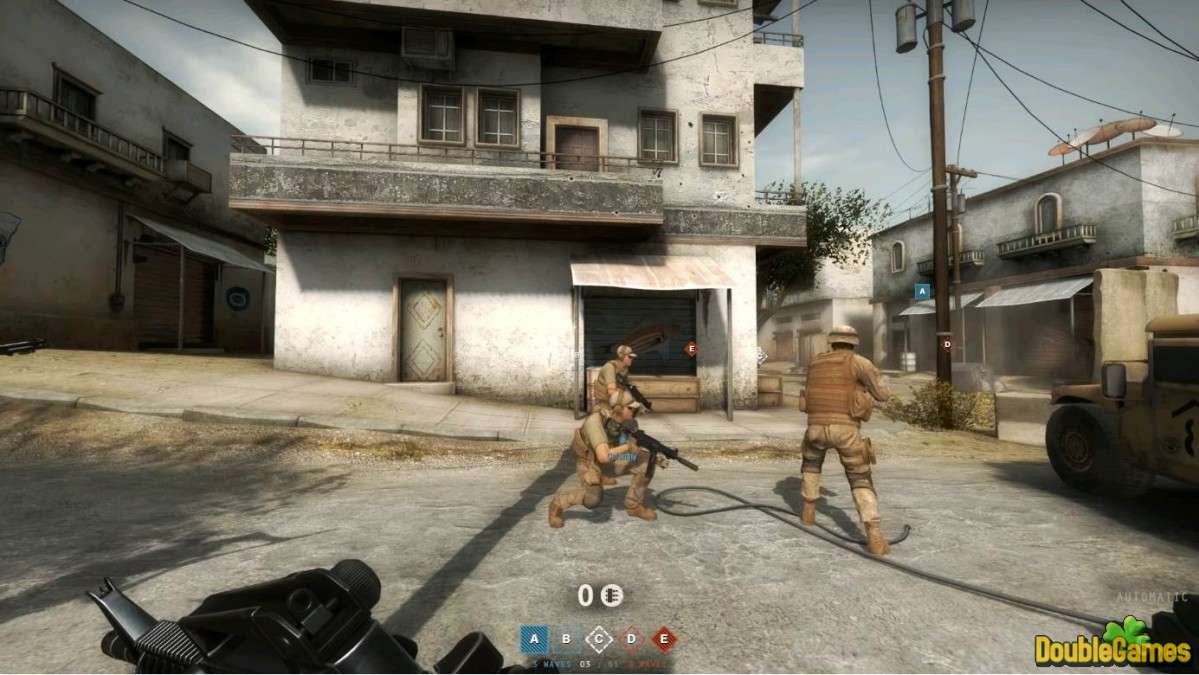Click the floating blue A waypoint marker
Viewport: 1199px width, 675px height.
coord(922,291)
